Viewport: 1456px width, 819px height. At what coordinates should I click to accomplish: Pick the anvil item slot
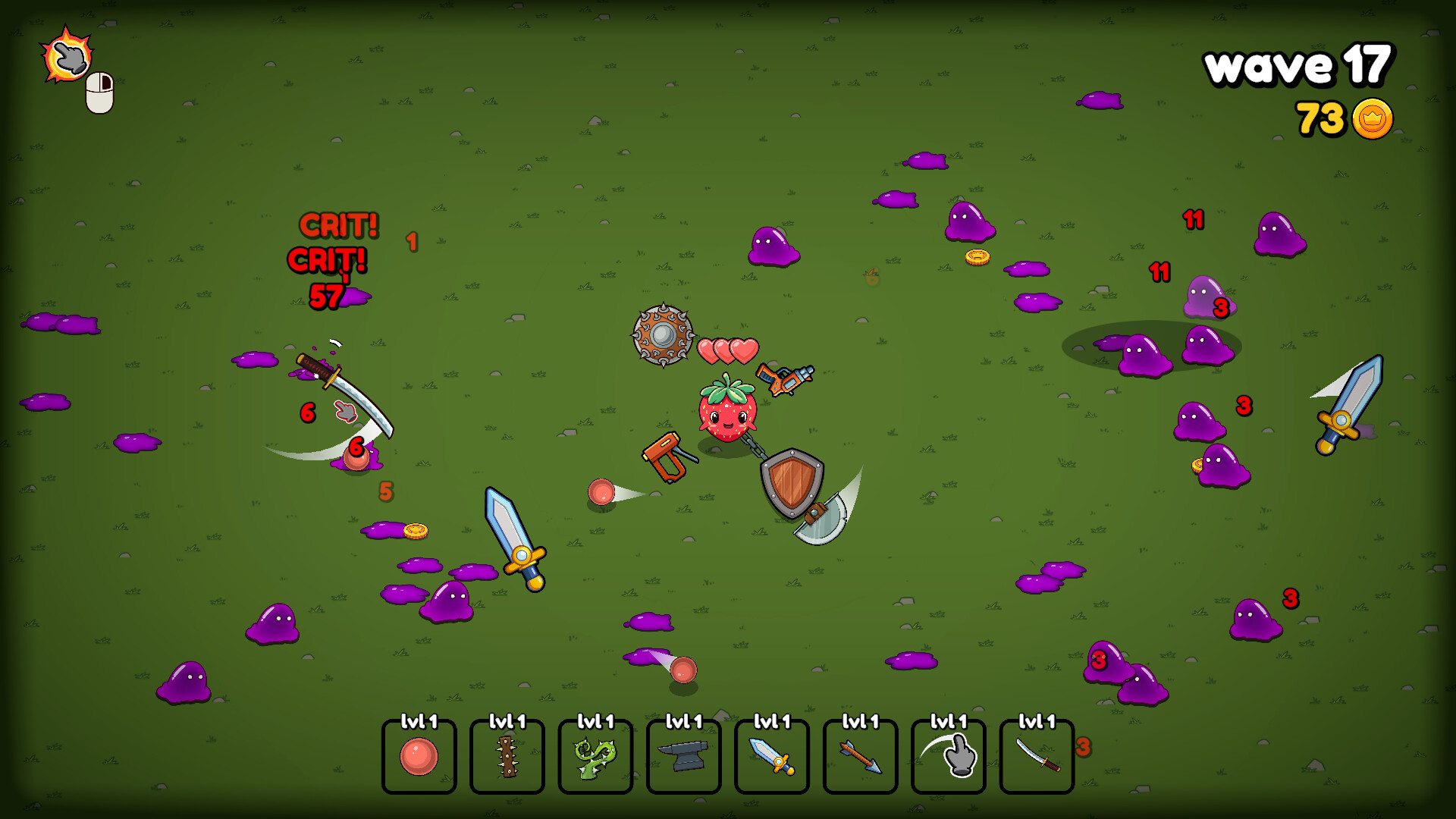683,756
